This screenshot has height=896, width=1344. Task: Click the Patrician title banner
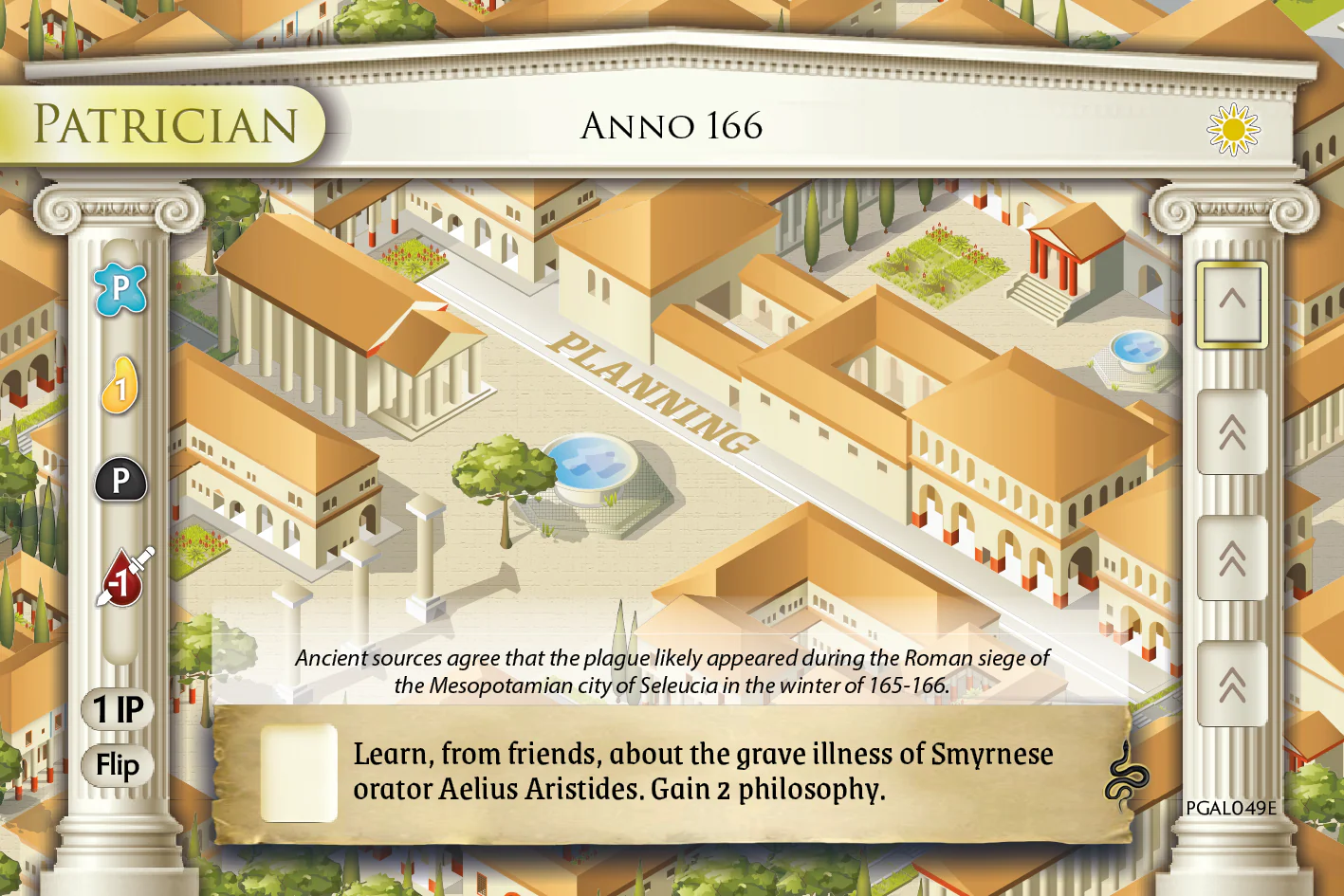pos(165,125)
